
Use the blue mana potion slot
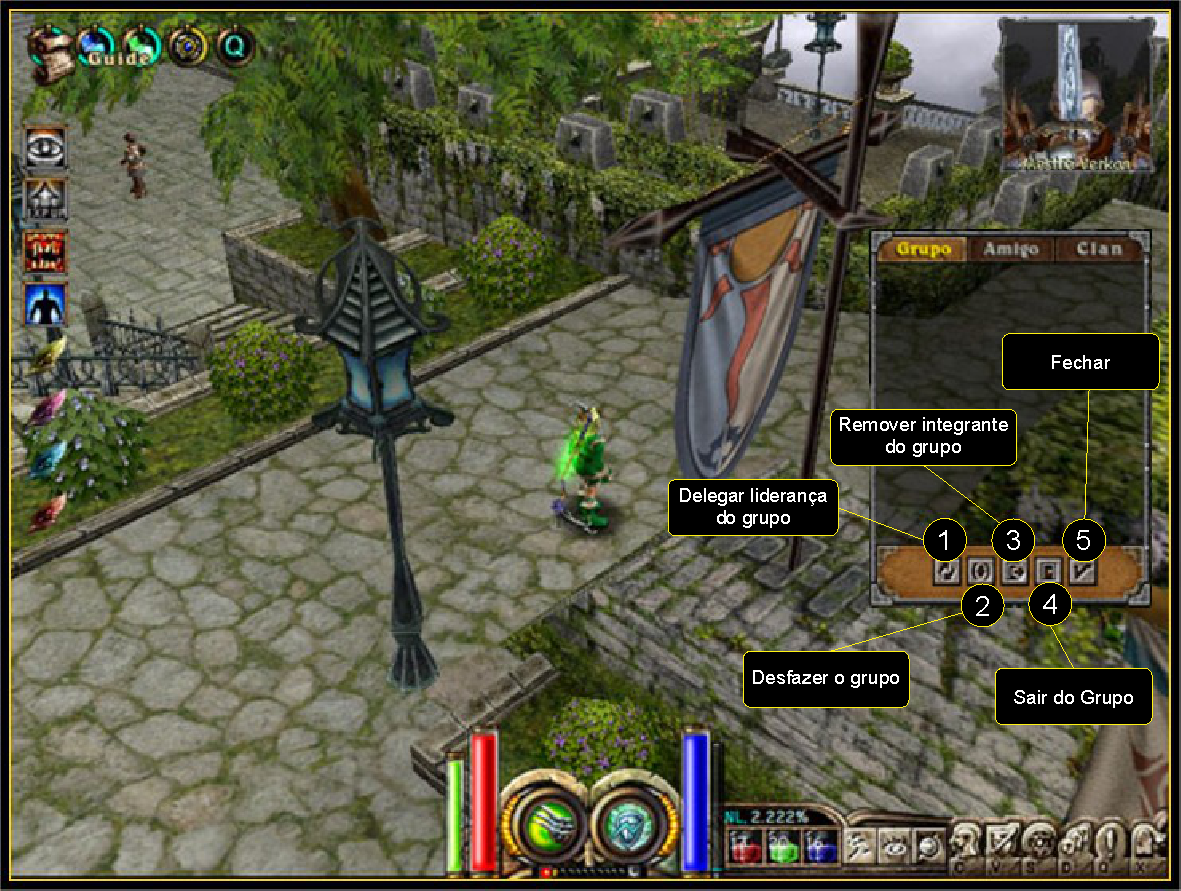819,846
